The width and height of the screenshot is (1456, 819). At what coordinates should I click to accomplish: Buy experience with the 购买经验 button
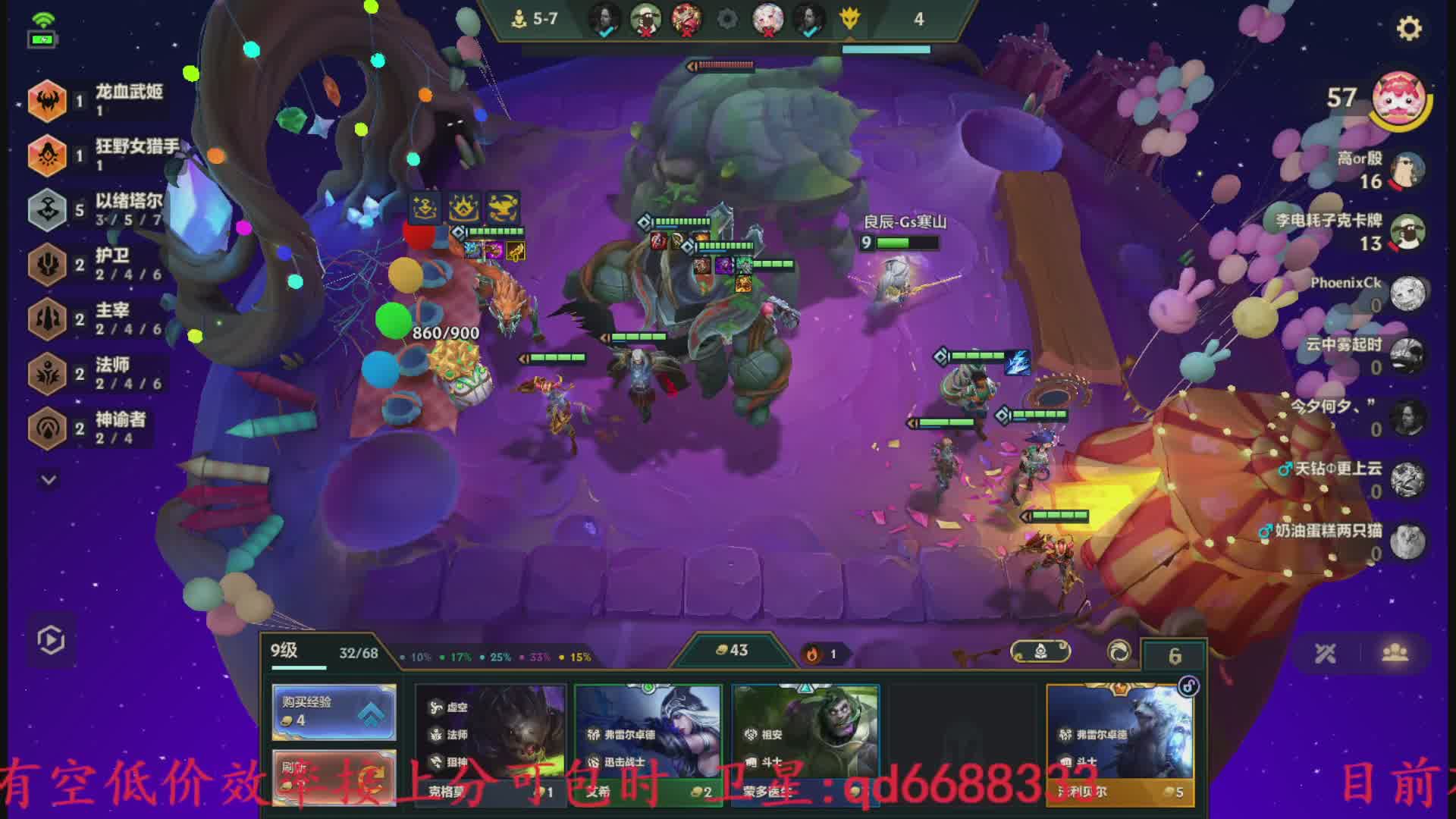pos(334,711)
